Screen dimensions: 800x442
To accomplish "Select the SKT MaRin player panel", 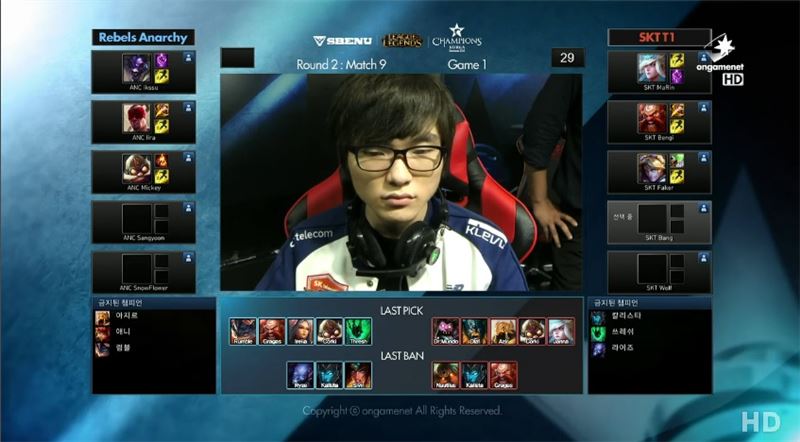I will click(659, 72).
